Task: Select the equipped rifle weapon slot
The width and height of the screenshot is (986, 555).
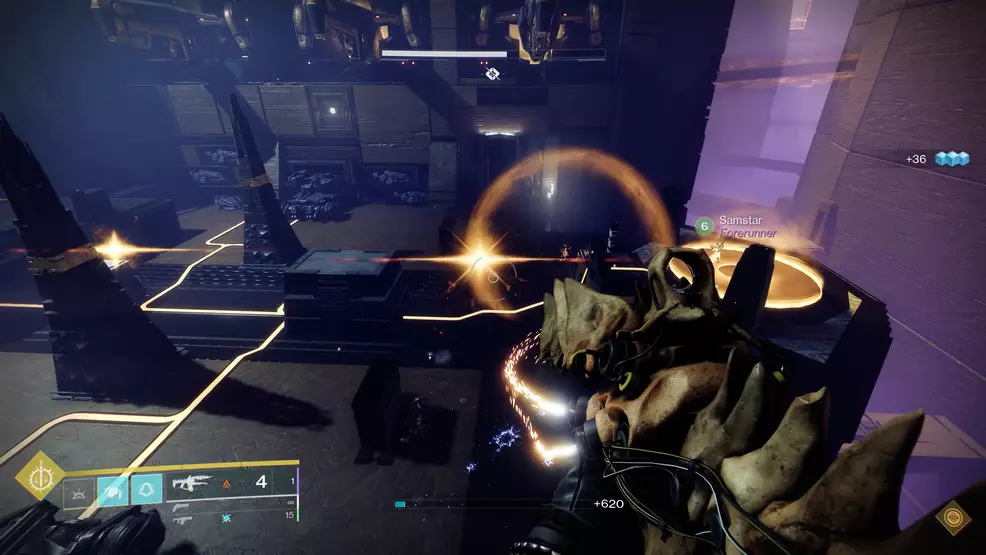Action: click(x=194, y=484)
